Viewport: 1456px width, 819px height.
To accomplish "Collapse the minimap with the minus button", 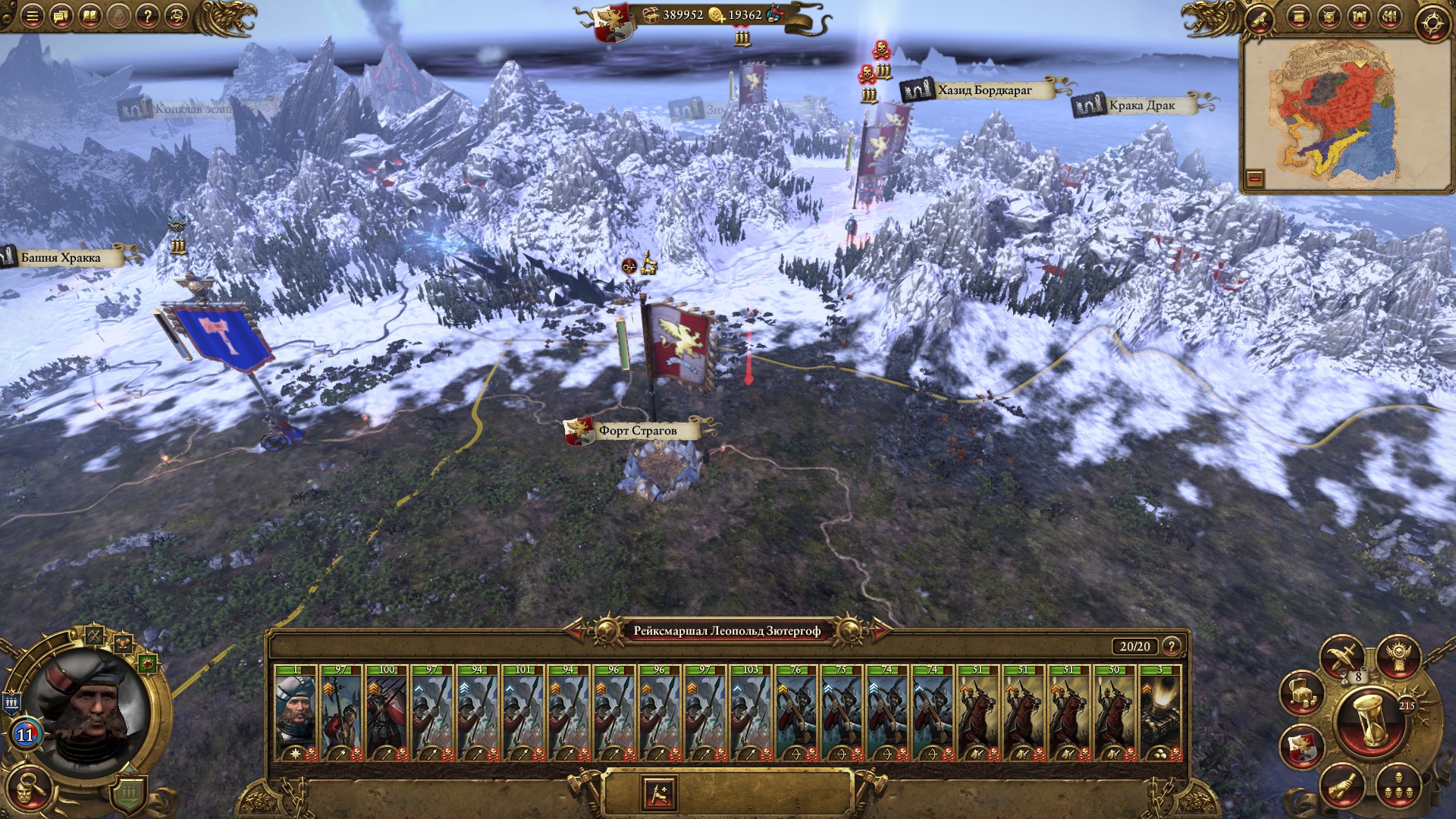I will pos(1254,179).
